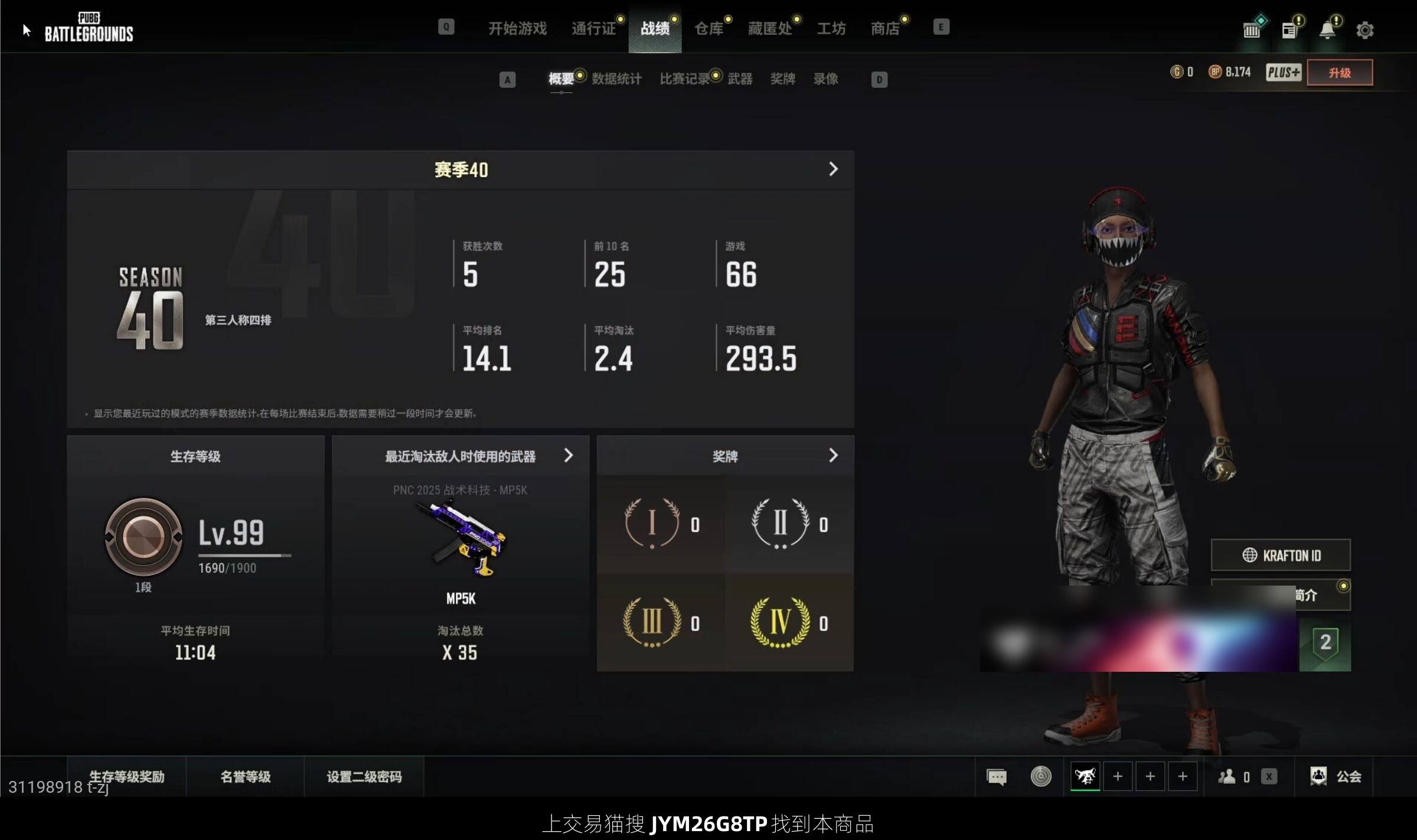Open the 开始游戏 top menu
This screenshot has width=1417, height=840.
coord(517,28)
